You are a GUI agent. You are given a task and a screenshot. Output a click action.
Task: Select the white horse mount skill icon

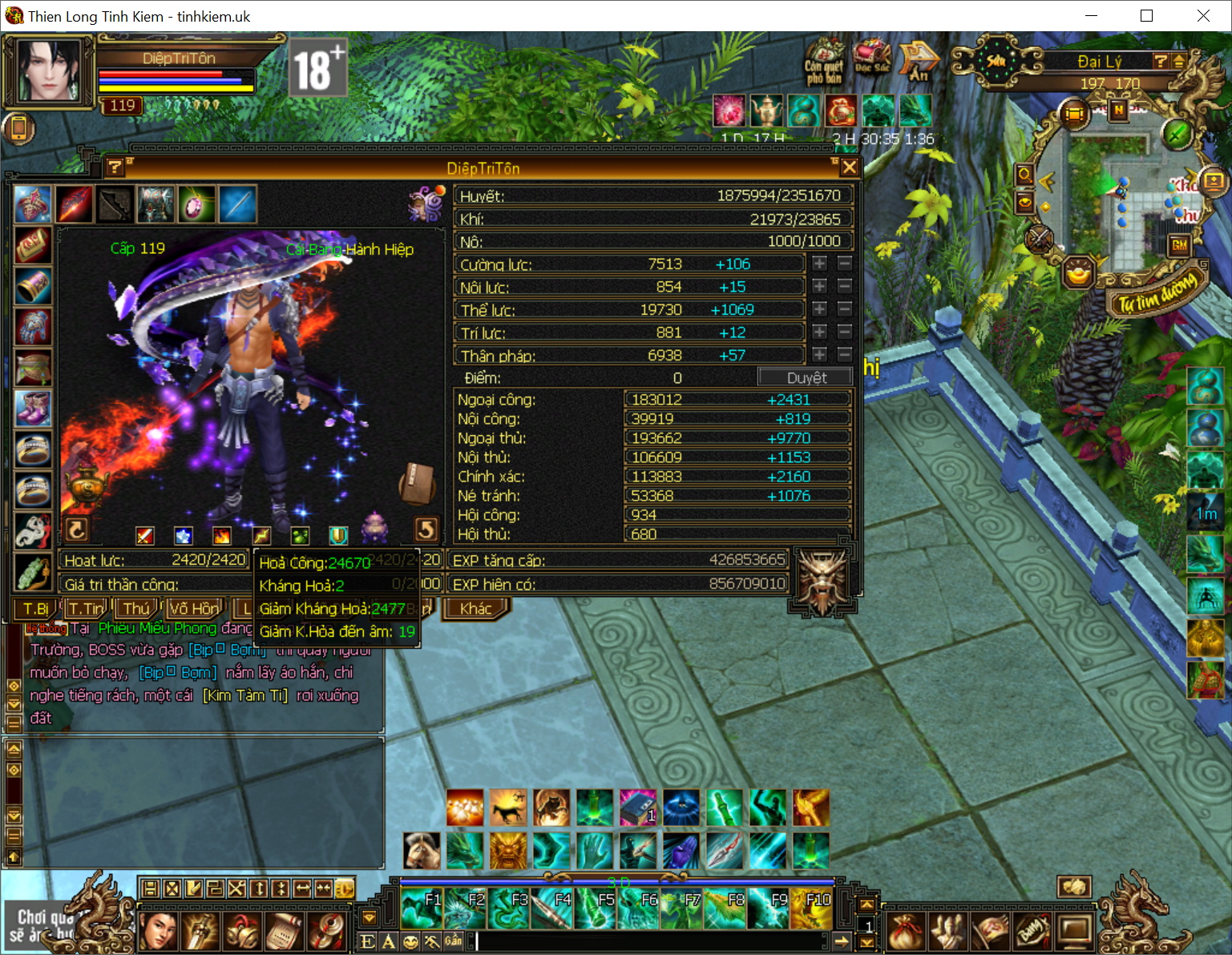click(x=422, y=850)
